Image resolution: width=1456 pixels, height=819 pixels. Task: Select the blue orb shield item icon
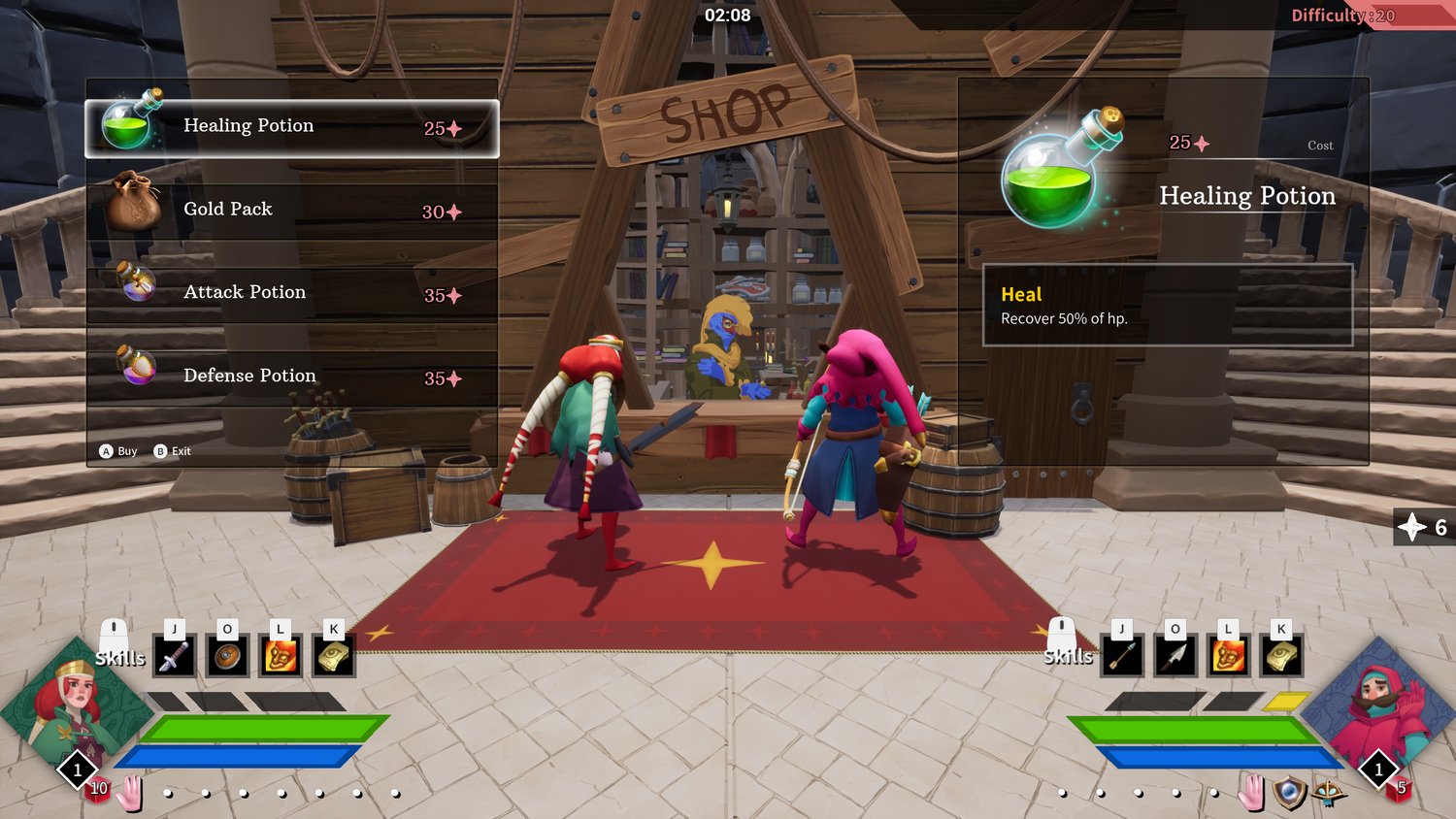1289,793
